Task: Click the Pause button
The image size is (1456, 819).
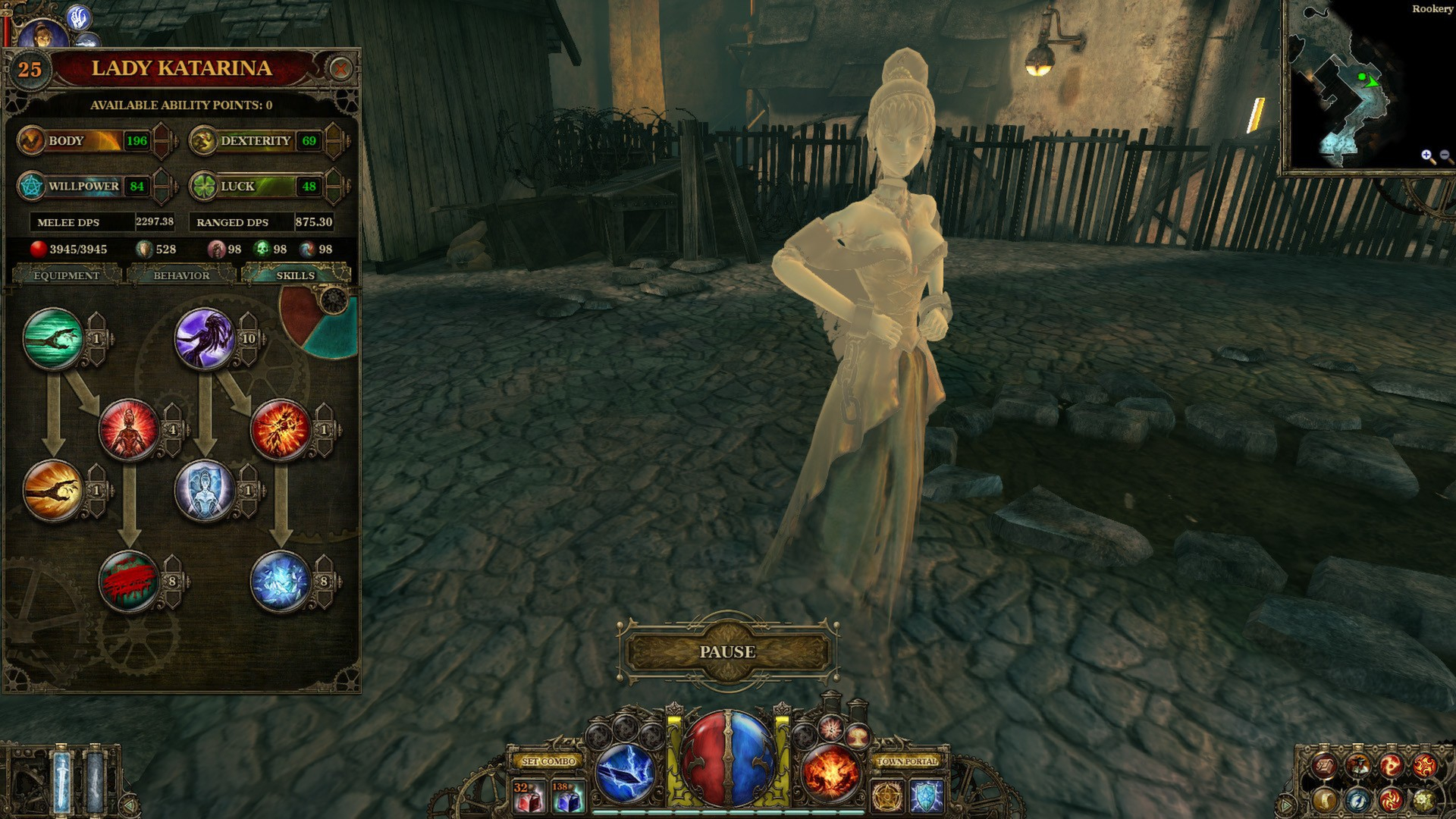Action: point(726,651)
